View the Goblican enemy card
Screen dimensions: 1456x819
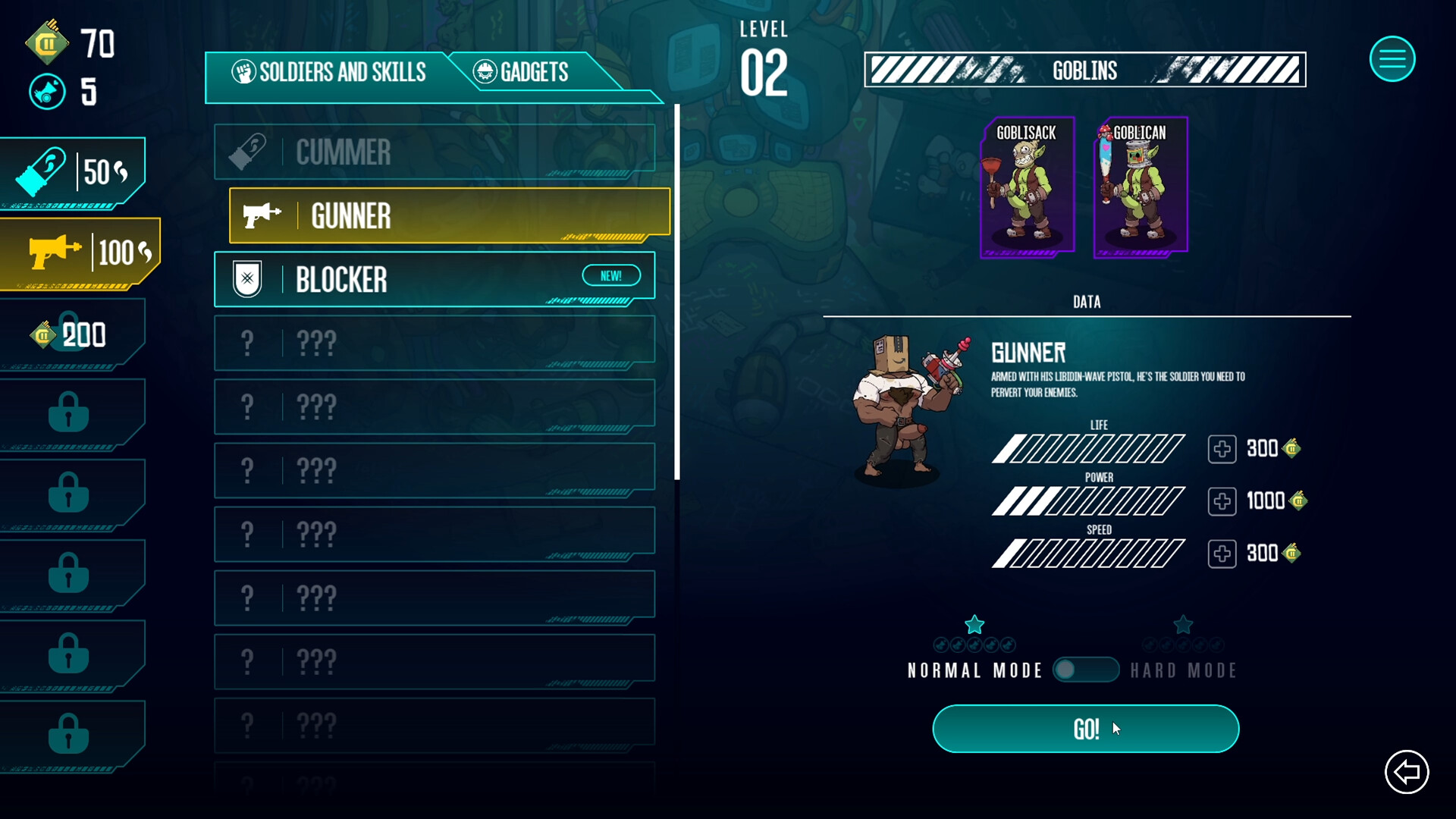pos(1140,187)
